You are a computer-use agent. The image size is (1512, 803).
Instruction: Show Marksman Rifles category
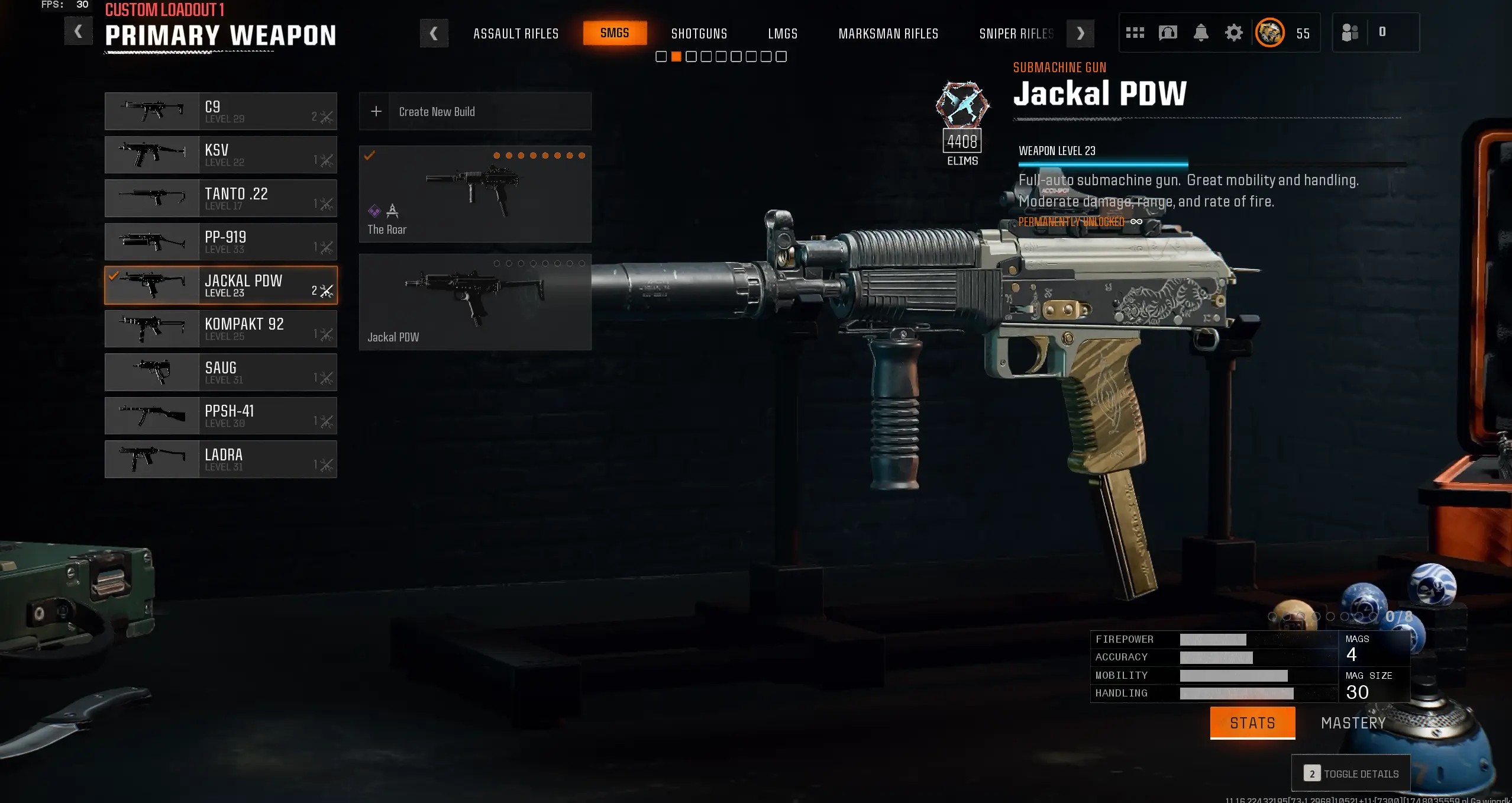(888, 34)
